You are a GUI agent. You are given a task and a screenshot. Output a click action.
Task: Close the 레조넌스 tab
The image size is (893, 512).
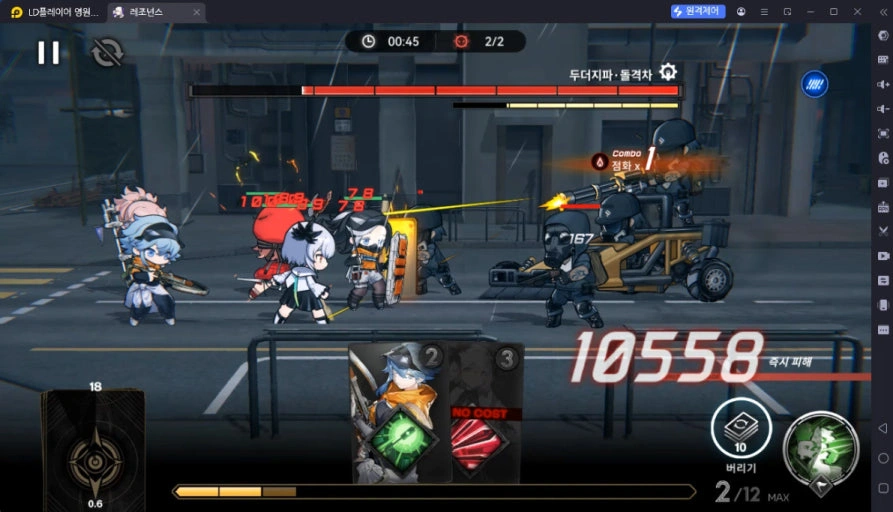click(x=195, y=12)
